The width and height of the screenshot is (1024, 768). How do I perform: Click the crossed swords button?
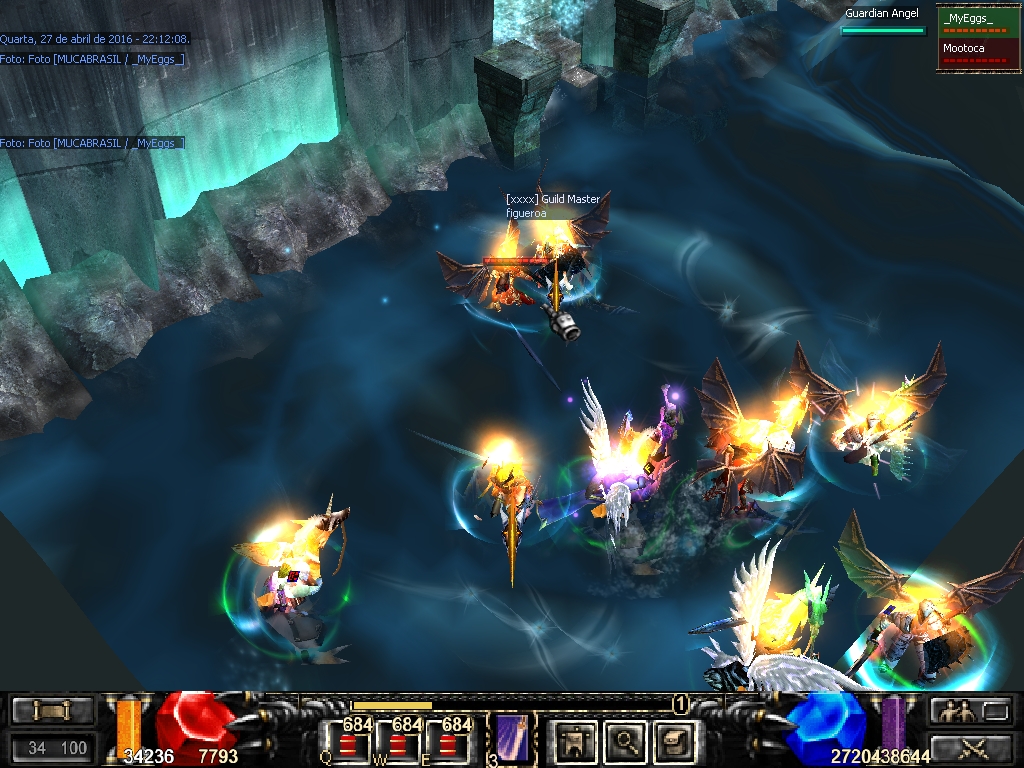point(972,746)
